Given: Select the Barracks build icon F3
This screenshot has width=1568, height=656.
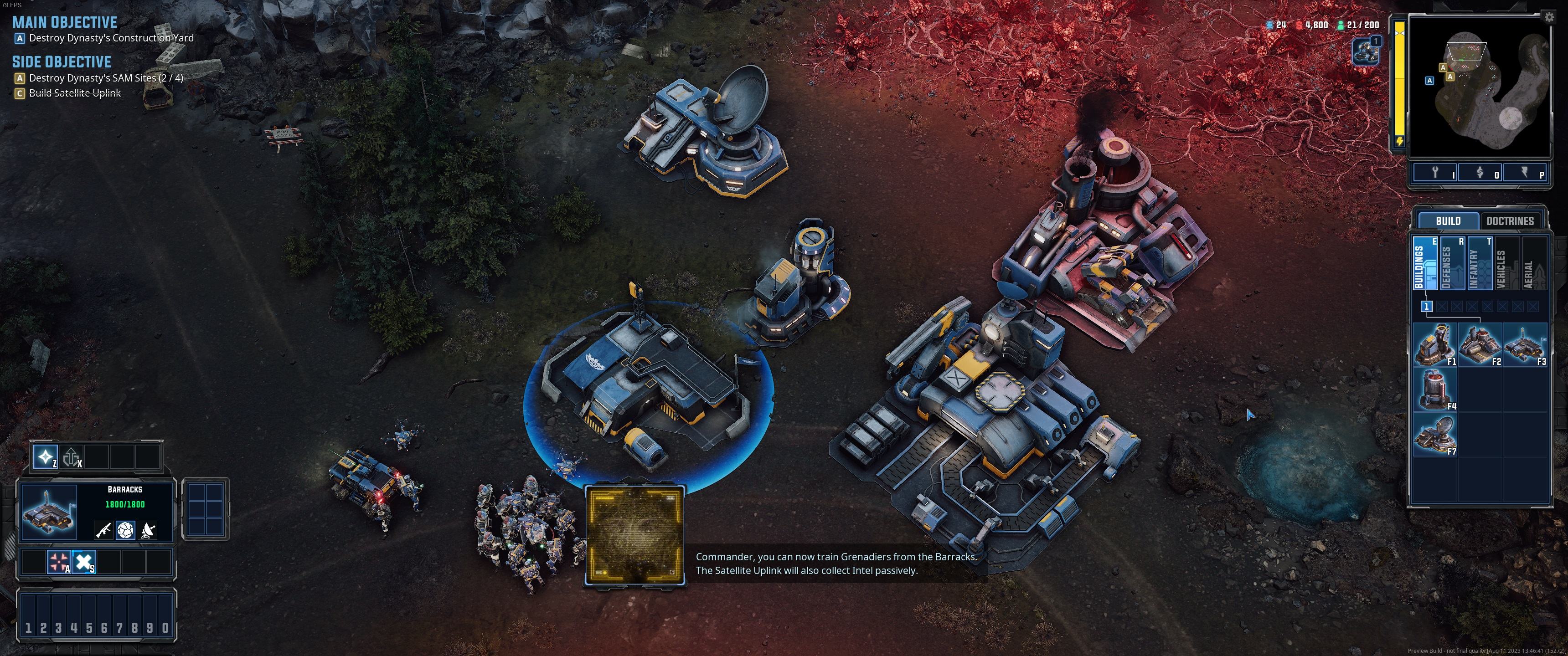Looking at the screenshot, I should point(1525,344).
